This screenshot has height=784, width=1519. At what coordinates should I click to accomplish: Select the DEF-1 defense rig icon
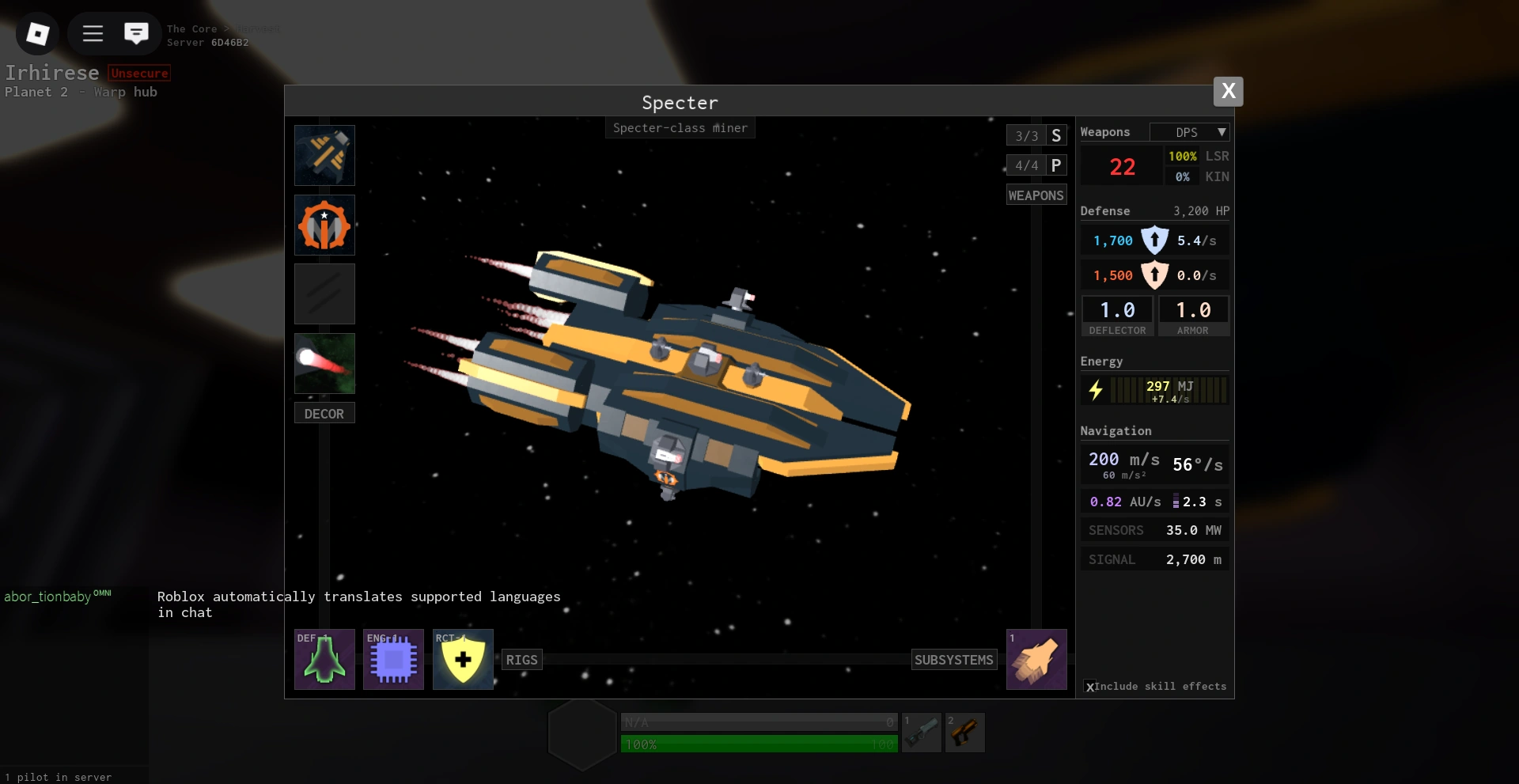point(324,659)
